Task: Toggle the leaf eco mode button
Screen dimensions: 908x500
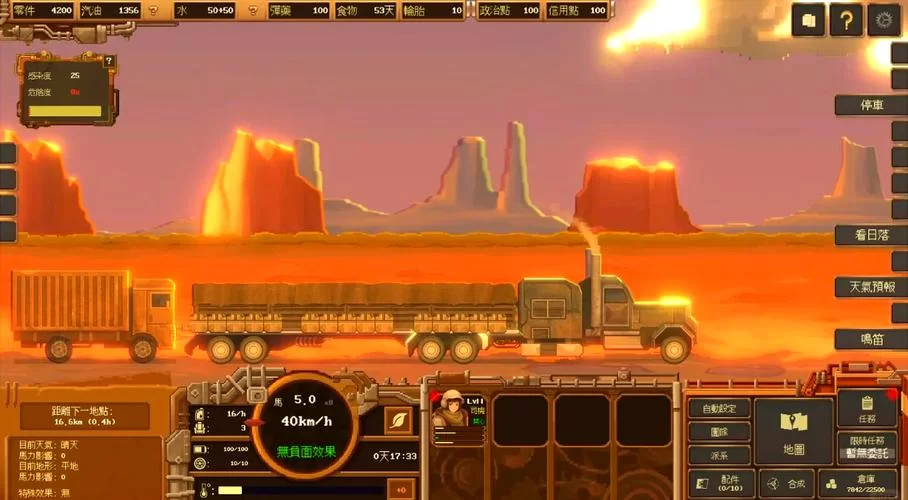Action: pos(398,420)
